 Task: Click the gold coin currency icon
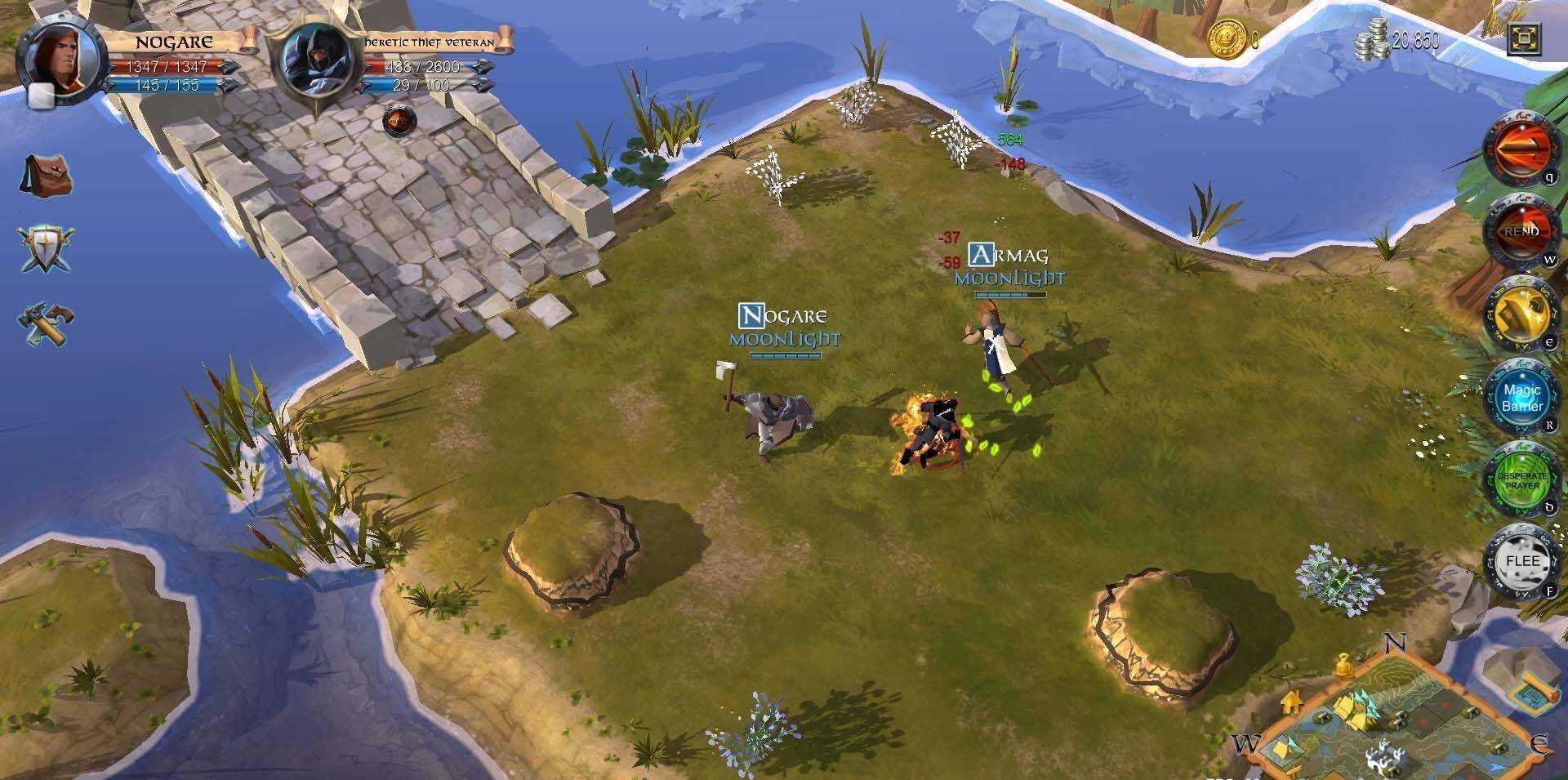(1227, 38)
